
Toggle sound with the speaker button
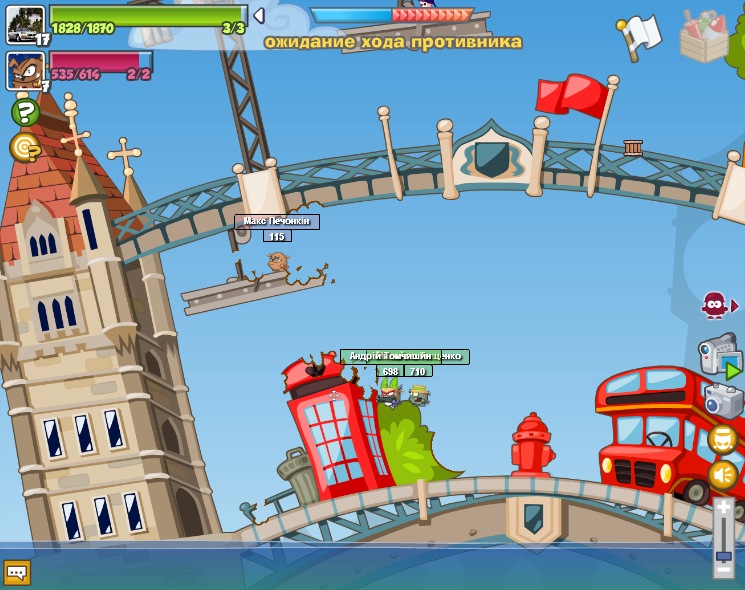click(722, 475)
